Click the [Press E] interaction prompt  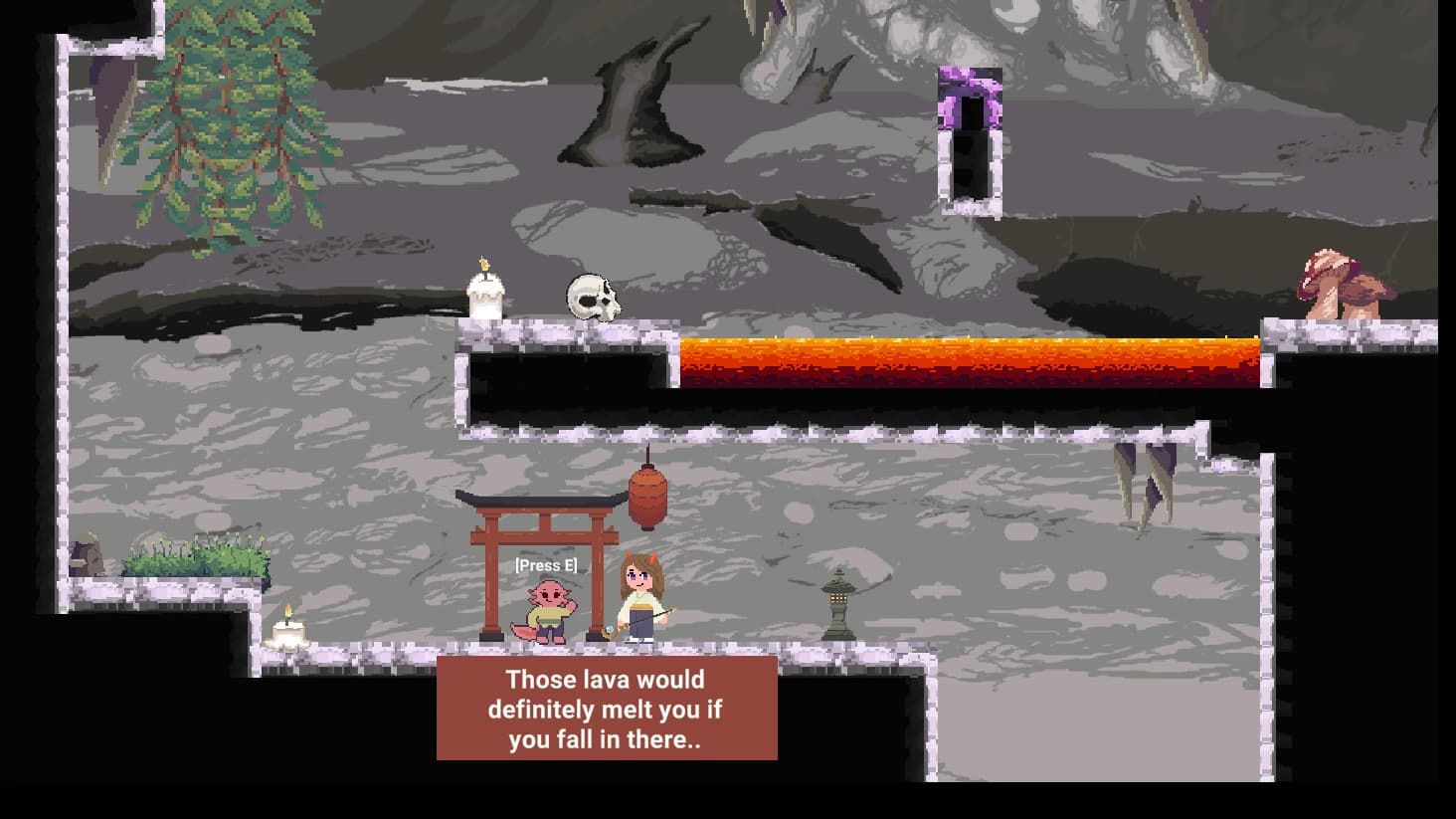click(x=546, y=564)
